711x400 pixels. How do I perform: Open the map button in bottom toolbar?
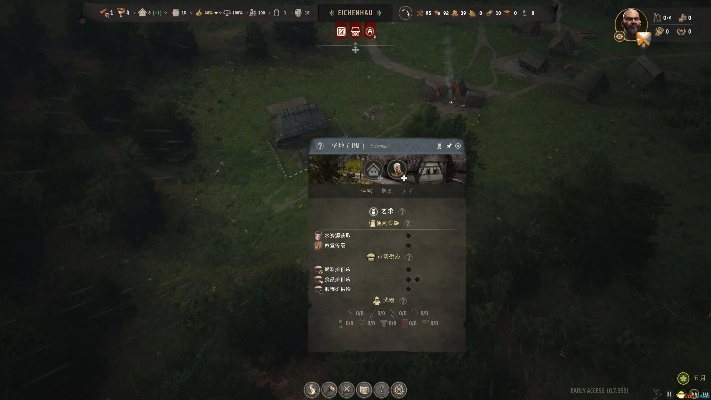(x=364, y=389)
